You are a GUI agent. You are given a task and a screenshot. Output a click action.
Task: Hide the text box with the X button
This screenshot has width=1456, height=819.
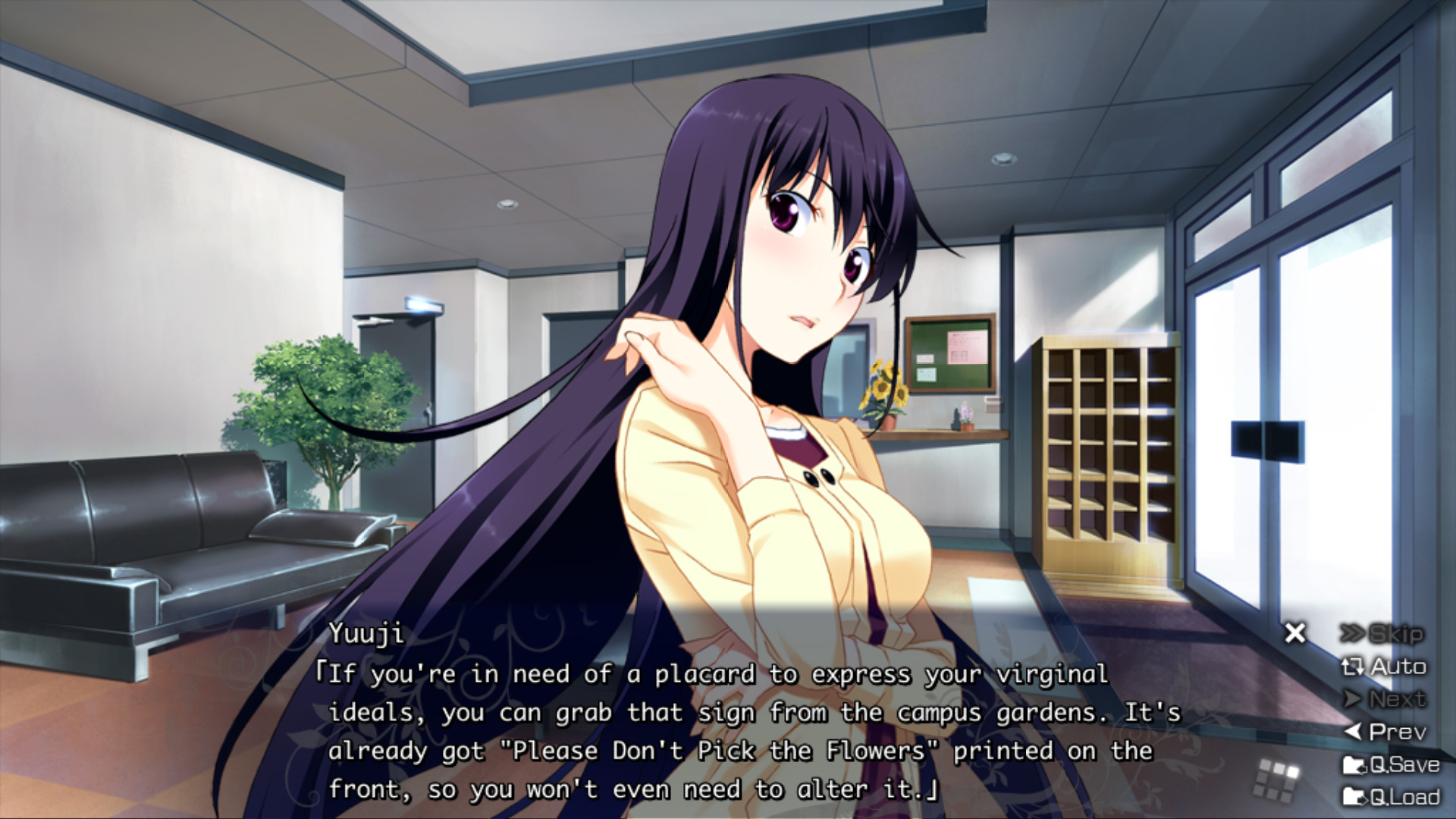1295,632
